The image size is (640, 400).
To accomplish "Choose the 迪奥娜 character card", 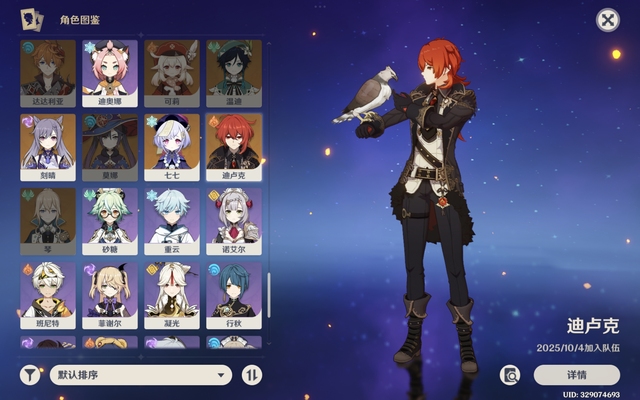I will tap(110, 72).
